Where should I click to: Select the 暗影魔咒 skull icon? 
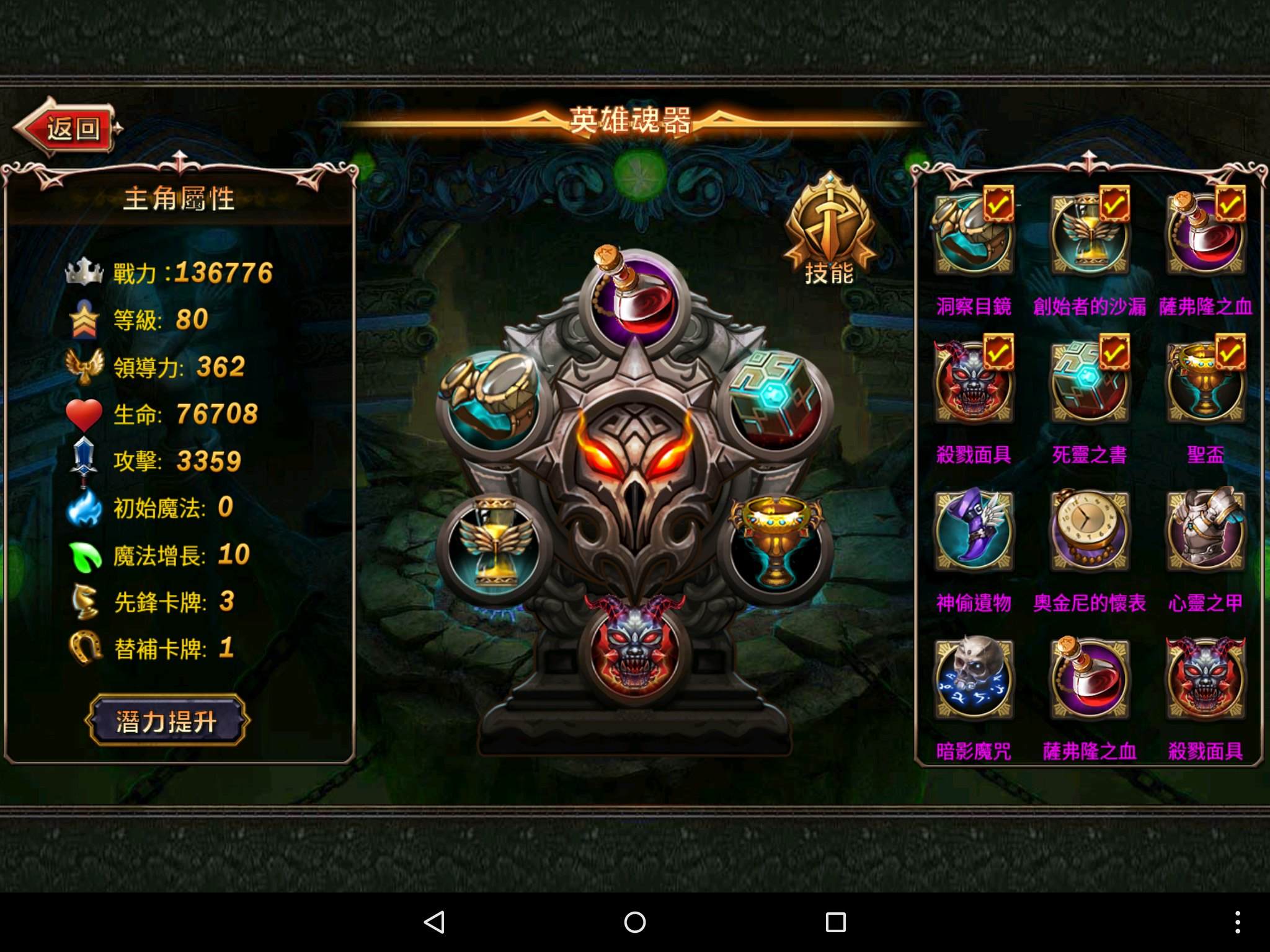tap(974, 679)
